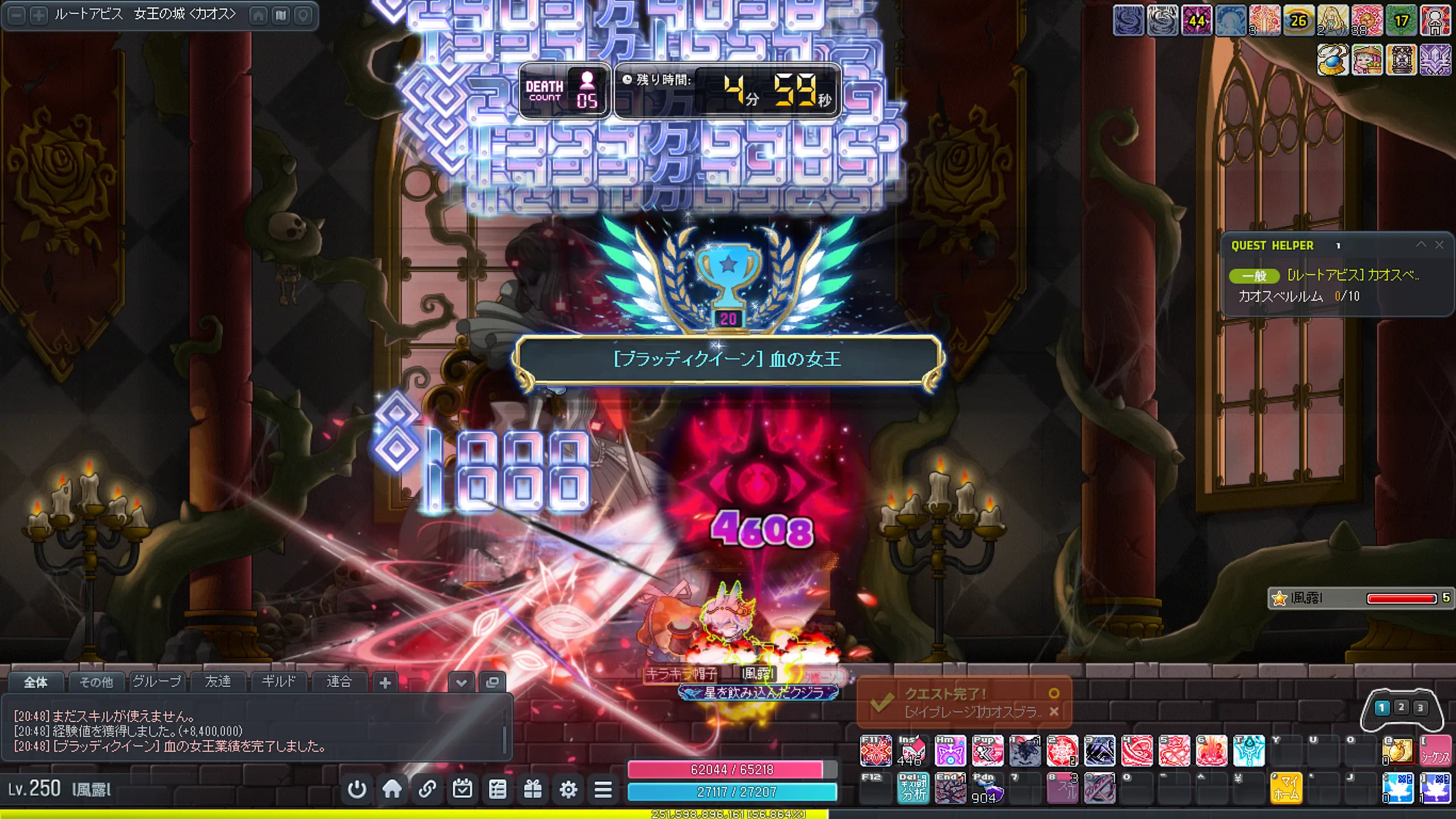This screenshot has width=1456, height=819.
Task: Click the minimap plus expand button
Action: click(38, 15)
